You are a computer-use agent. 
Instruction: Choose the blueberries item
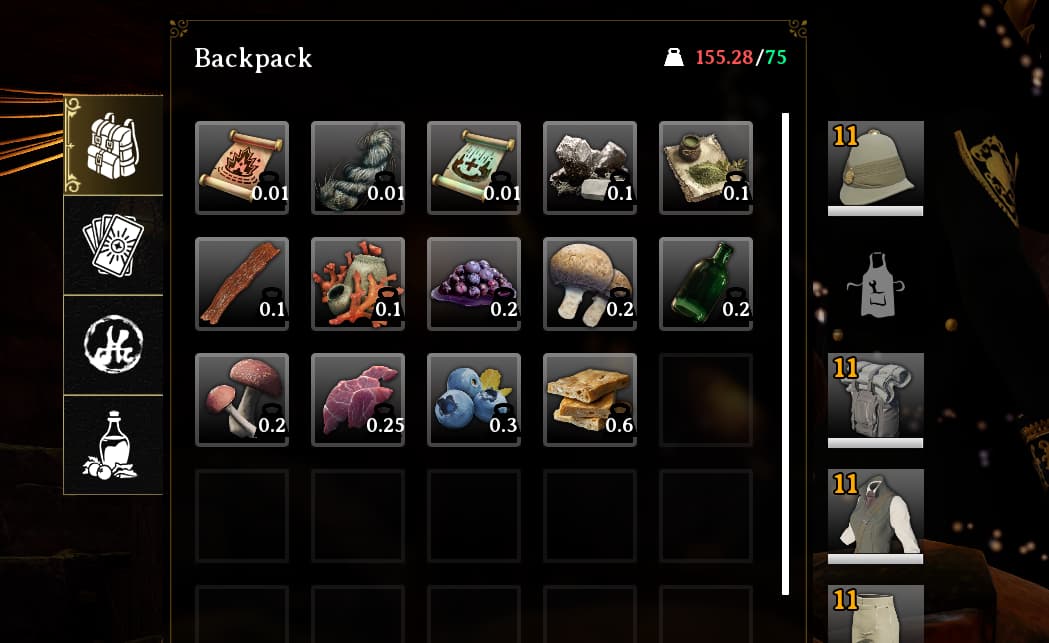474,399
